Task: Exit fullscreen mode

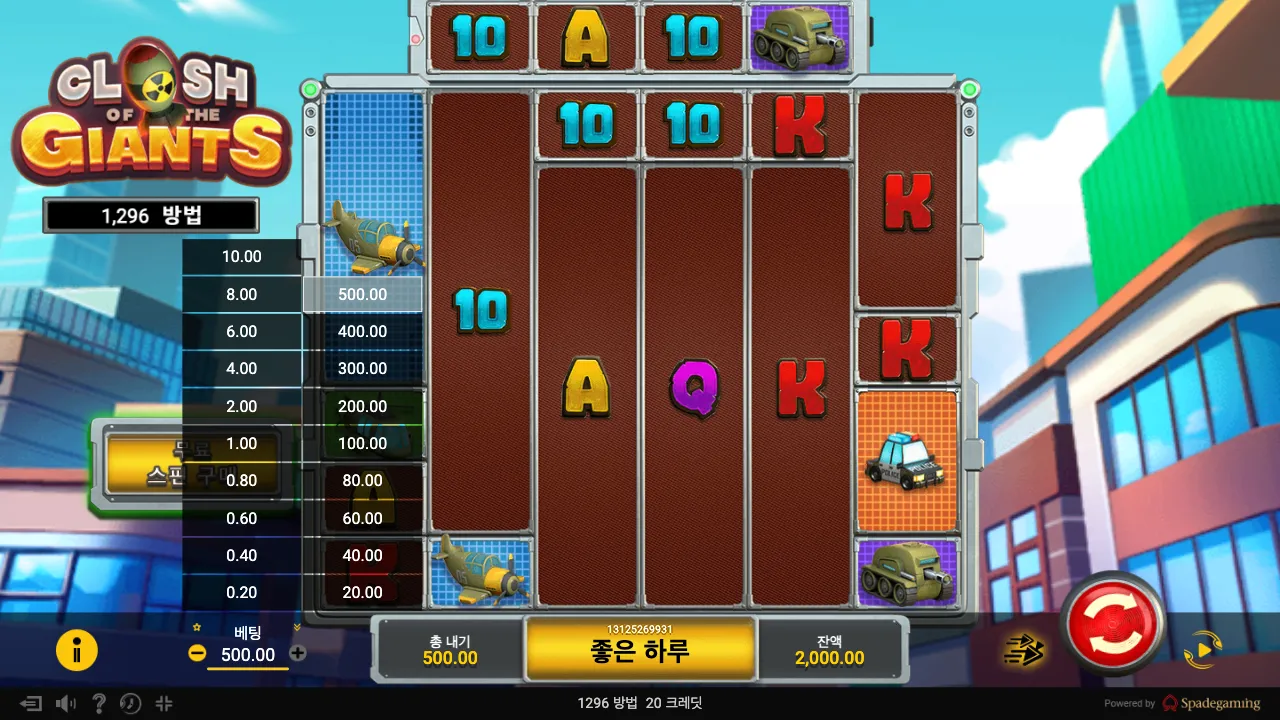Action: click(x=165, y=704)
